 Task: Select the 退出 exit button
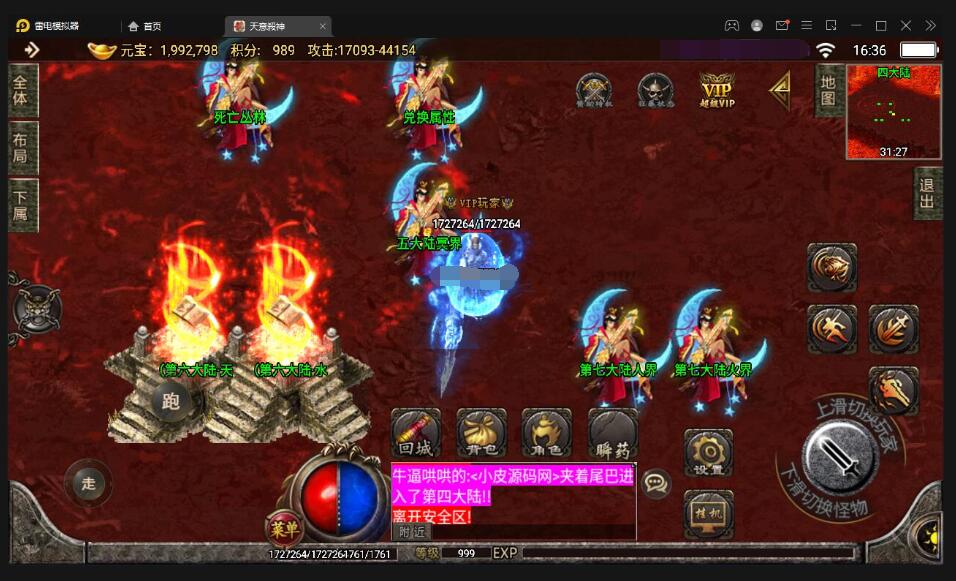tap(927, 193)
